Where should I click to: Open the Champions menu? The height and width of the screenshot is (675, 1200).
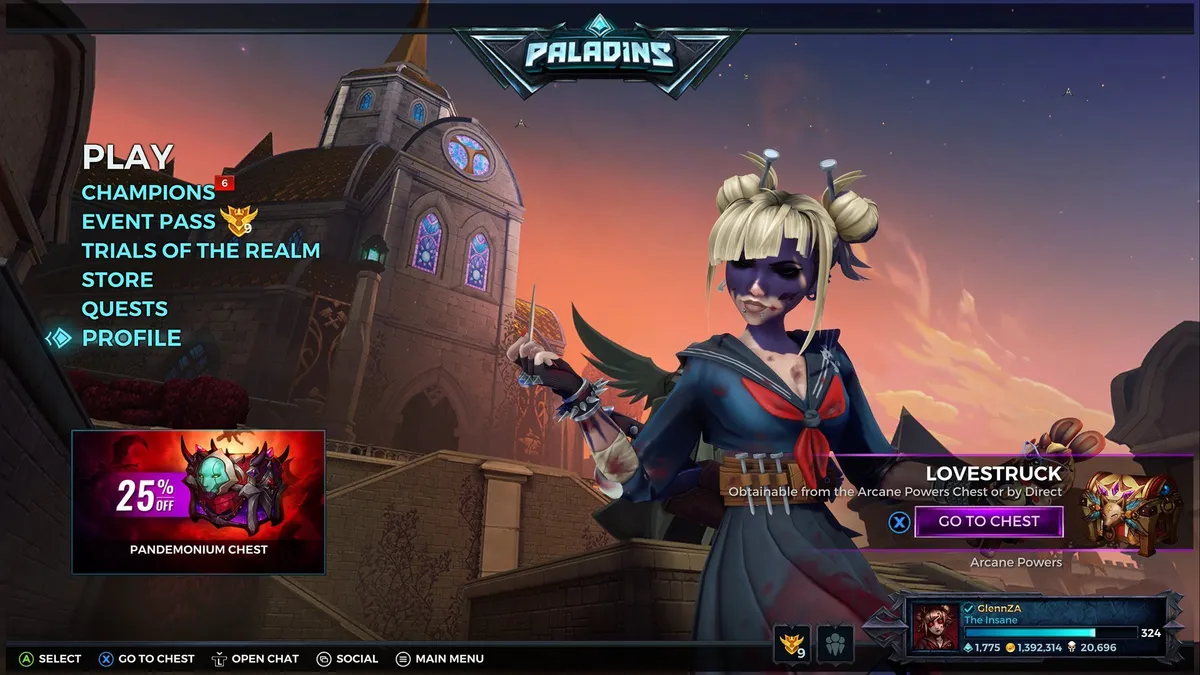148,192
